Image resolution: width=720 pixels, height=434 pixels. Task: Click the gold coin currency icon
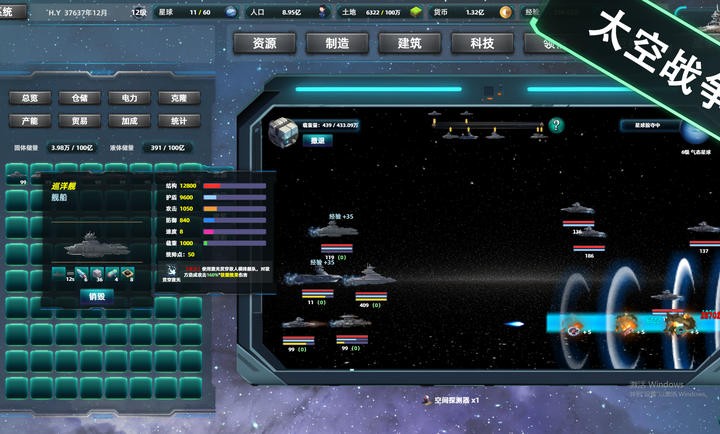[x=506, y=12]
